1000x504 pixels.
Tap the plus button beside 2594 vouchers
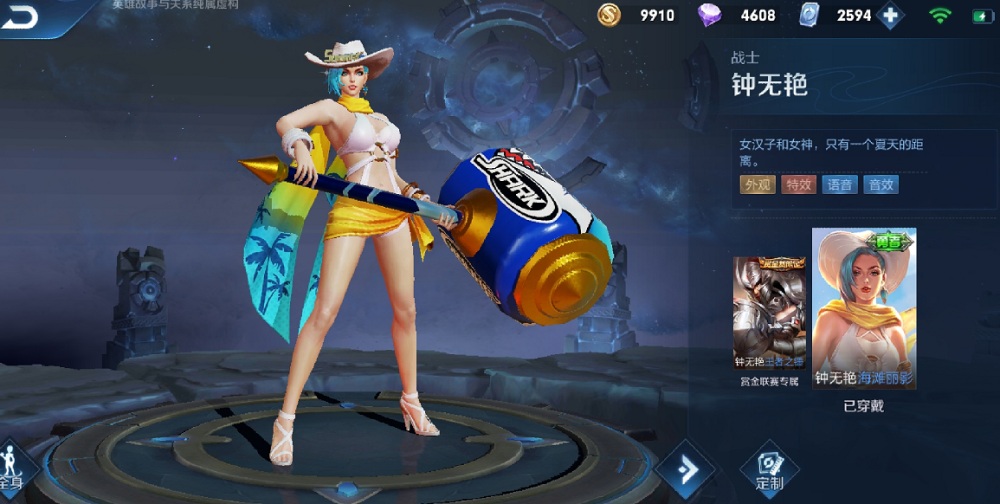[889, 16]
